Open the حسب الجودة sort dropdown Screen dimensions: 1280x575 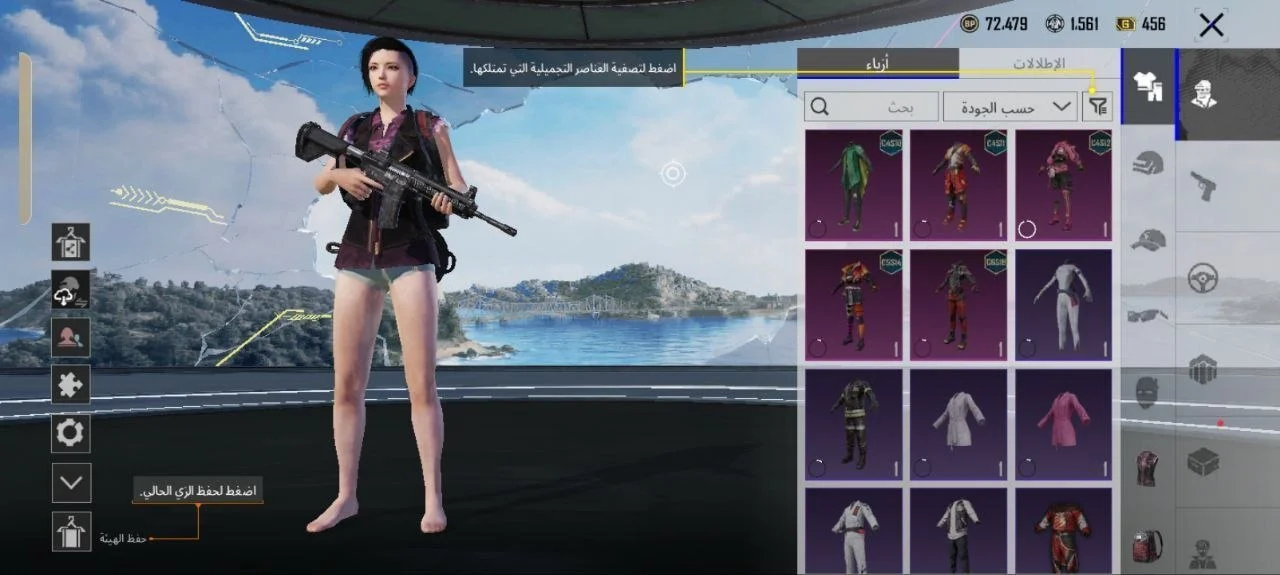pyautogui.click(x=1009, y=106)
